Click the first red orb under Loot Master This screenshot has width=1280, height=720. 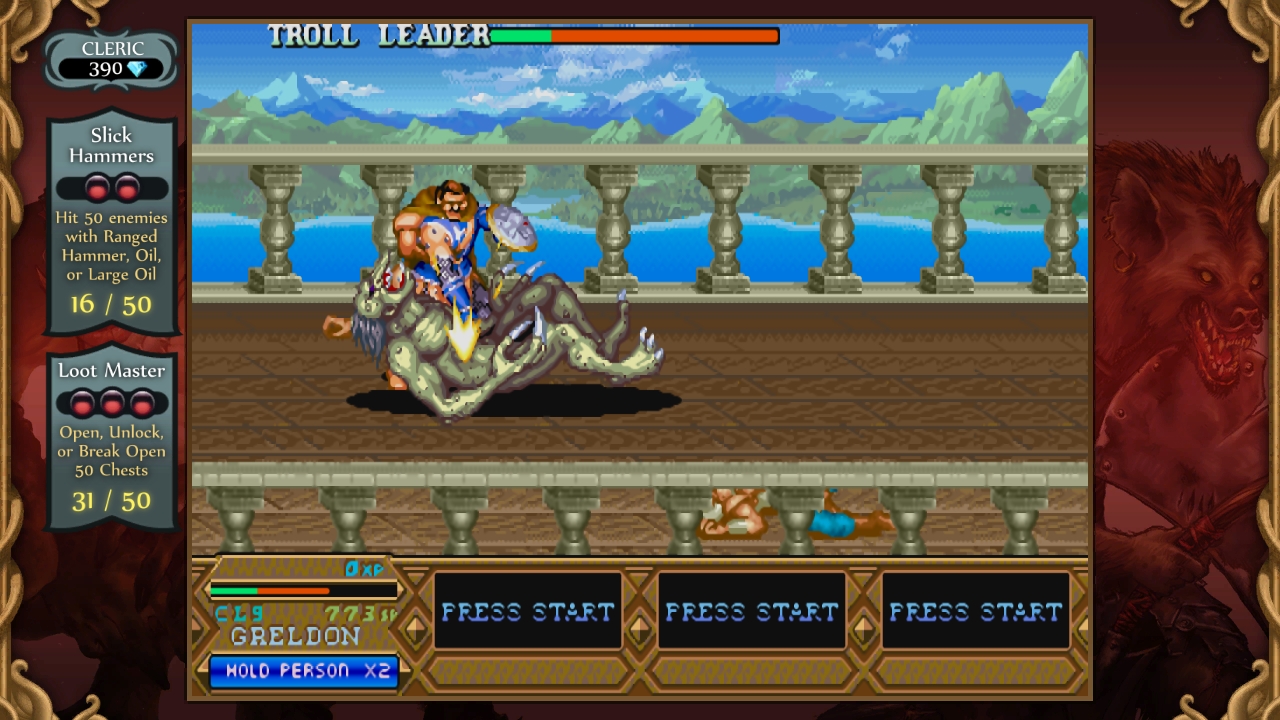click(x=82, y=404)
